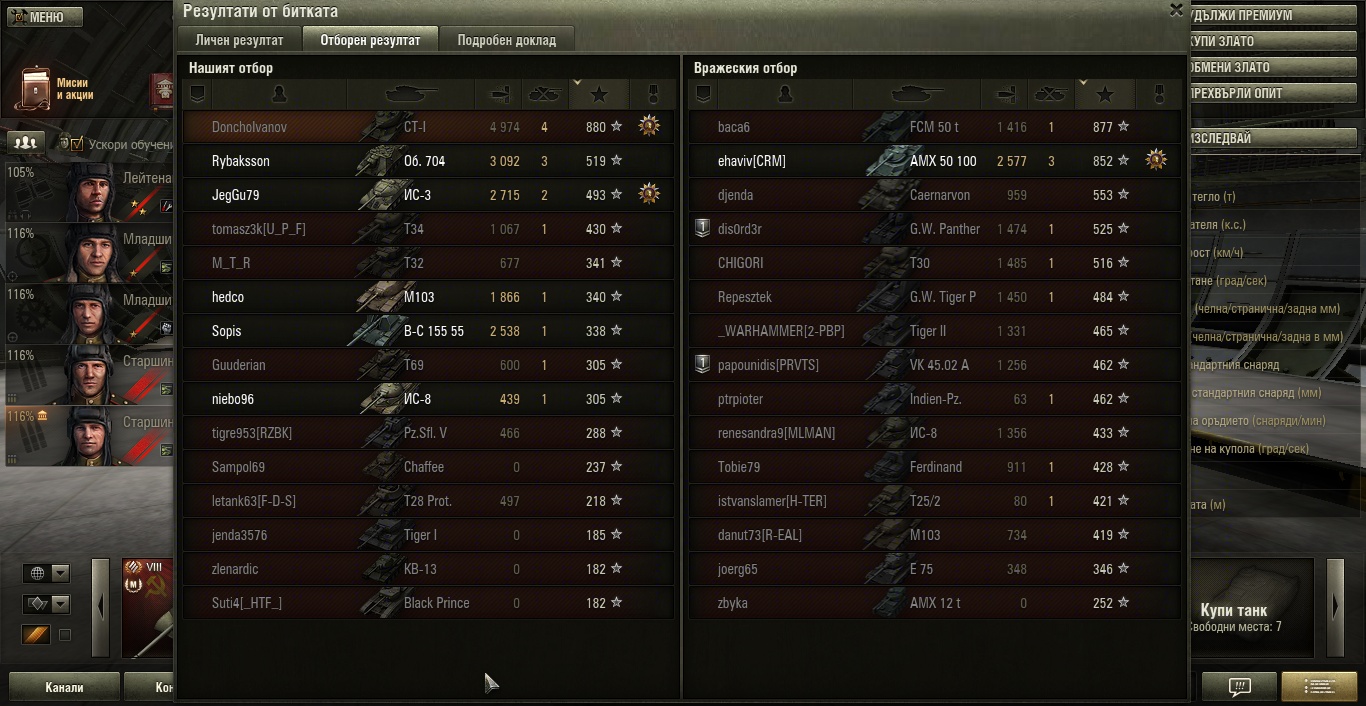Click the Купи танк slot
1366x706 pixels.
(x=1233, y=610)
